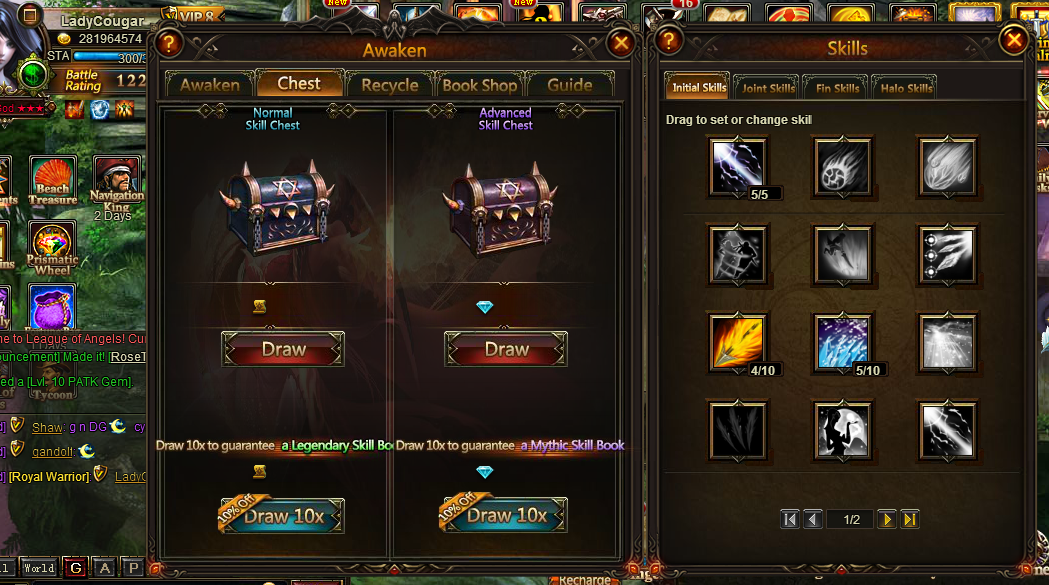The height and width of the screenshot is (585, 1049).
Task: Go to the next skills page
Action: [886, 519]
